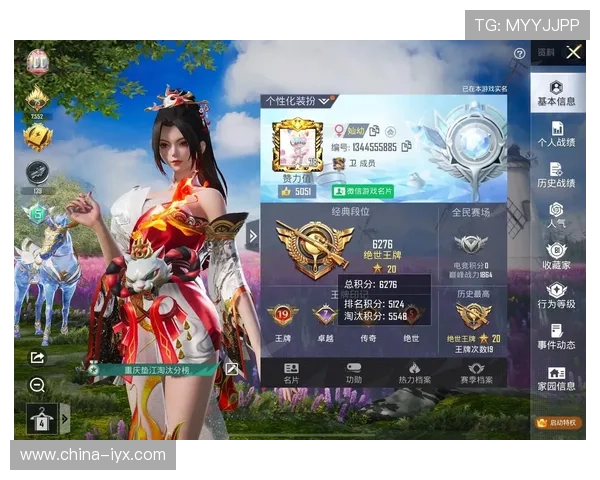600x480 pixels.
Task: Click the green 微信游戏名片 button
Action: [x=363, y=190]
